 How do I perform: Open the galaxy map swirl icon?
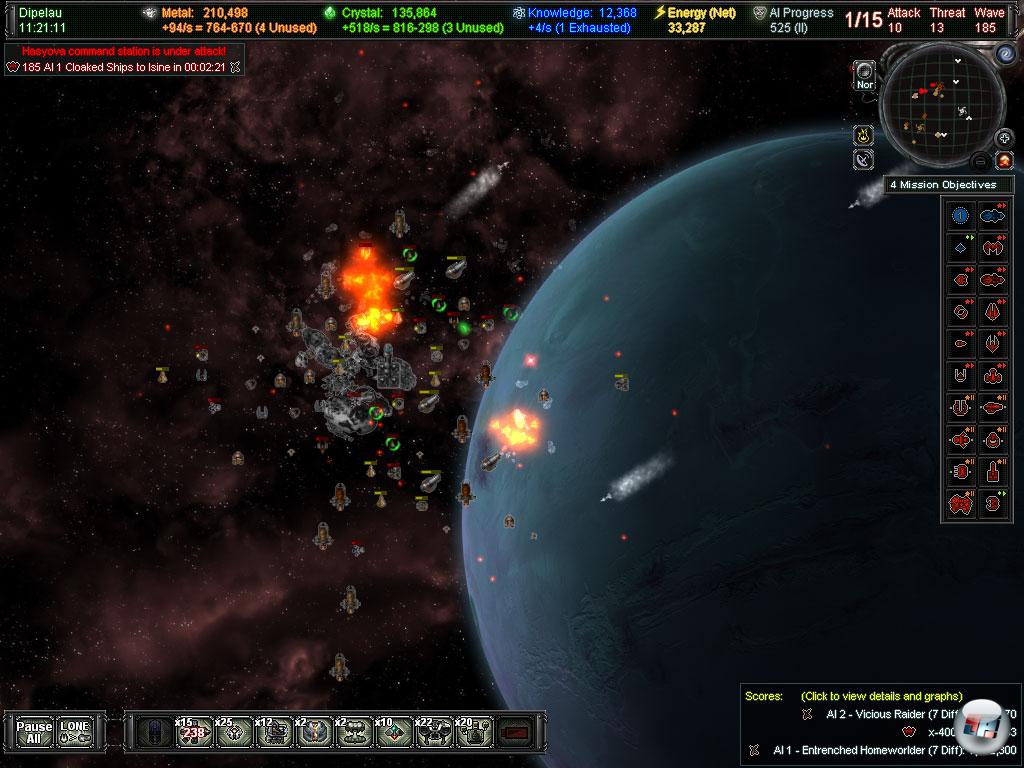tap(1005, 54)
